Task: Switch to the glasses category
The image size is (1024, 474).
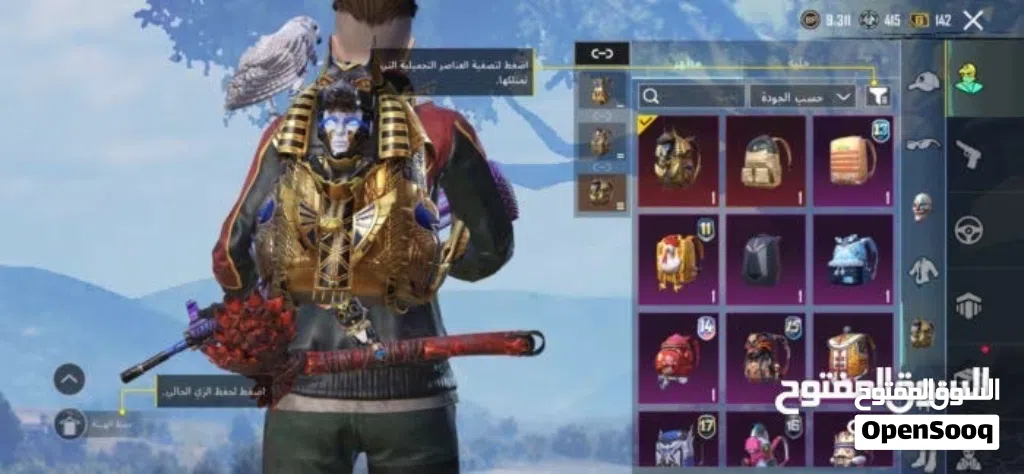Action: click(923, 144)
